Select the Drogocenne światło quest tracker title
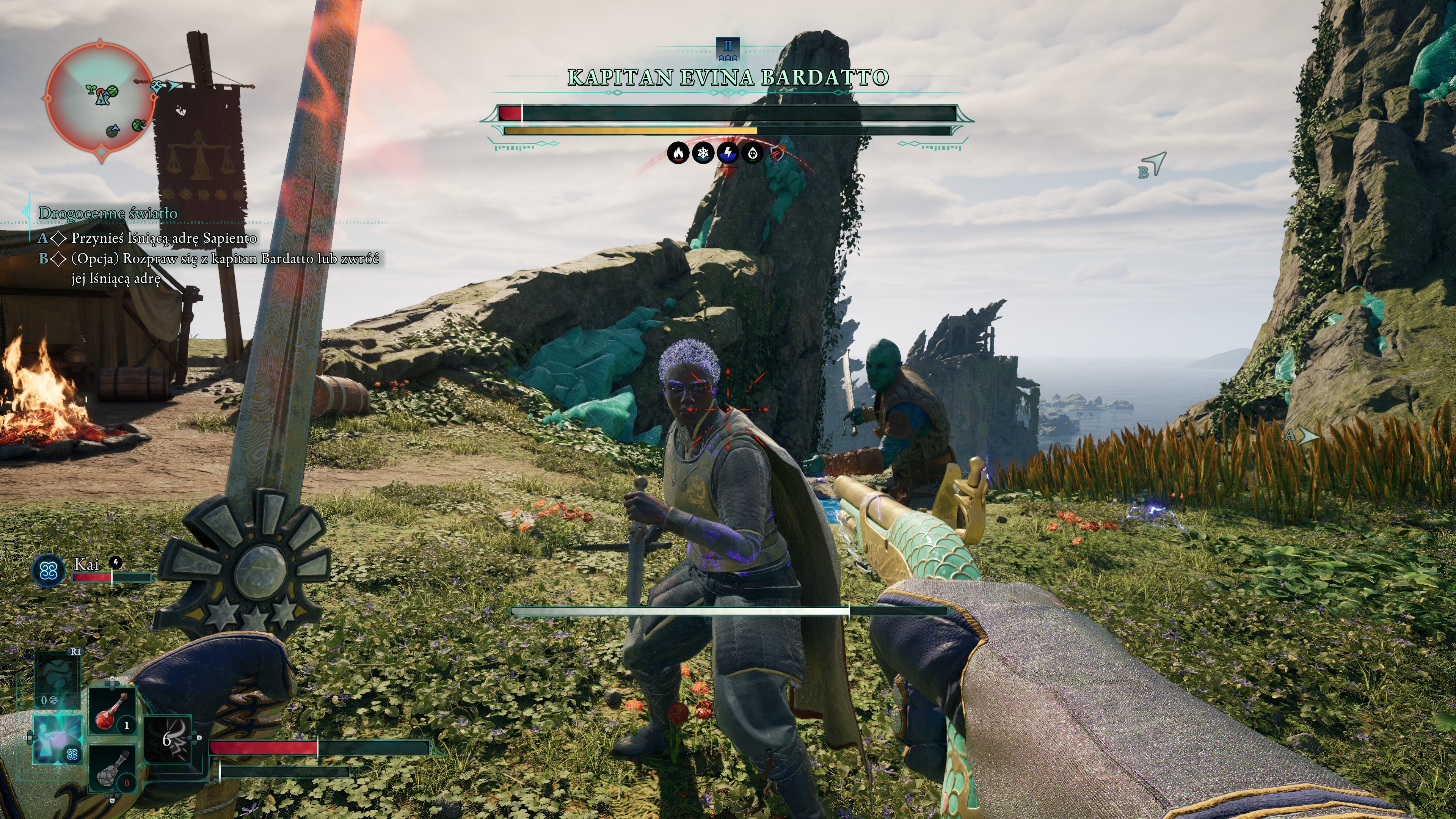The image size is (1456, 819). (x=107, y=213)
